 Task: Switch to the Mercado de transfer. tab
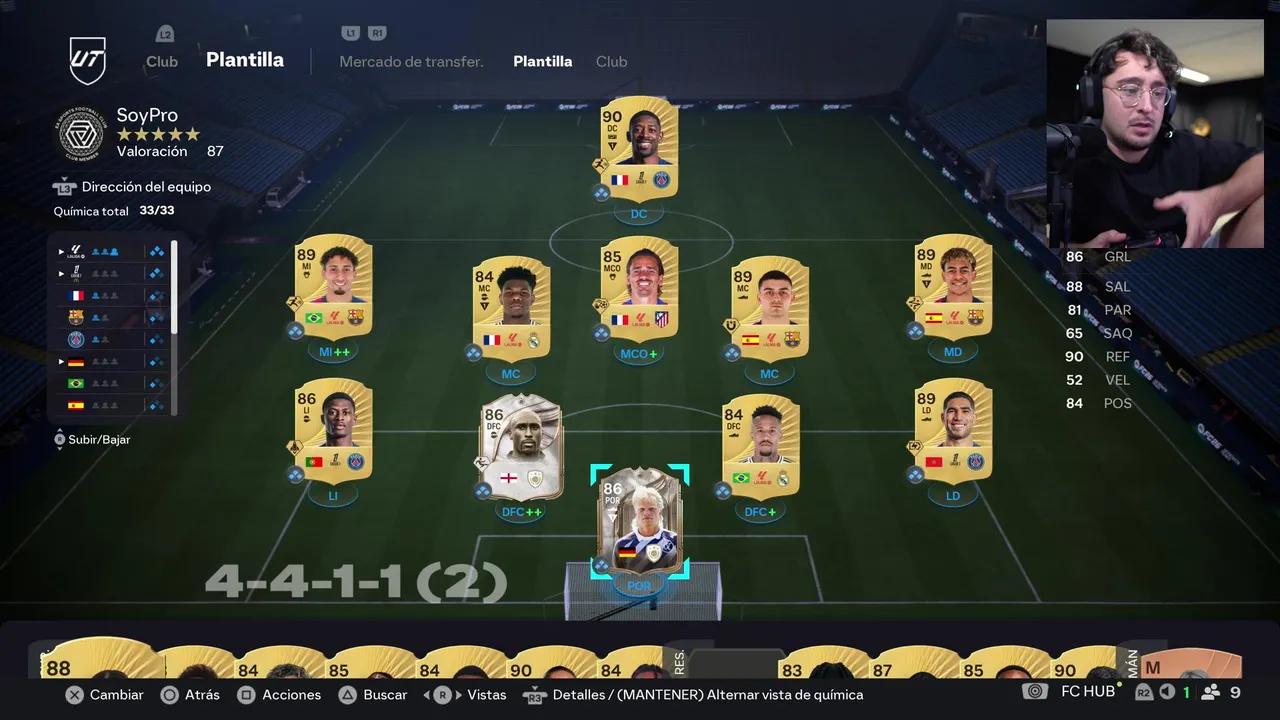click(411, 61)
